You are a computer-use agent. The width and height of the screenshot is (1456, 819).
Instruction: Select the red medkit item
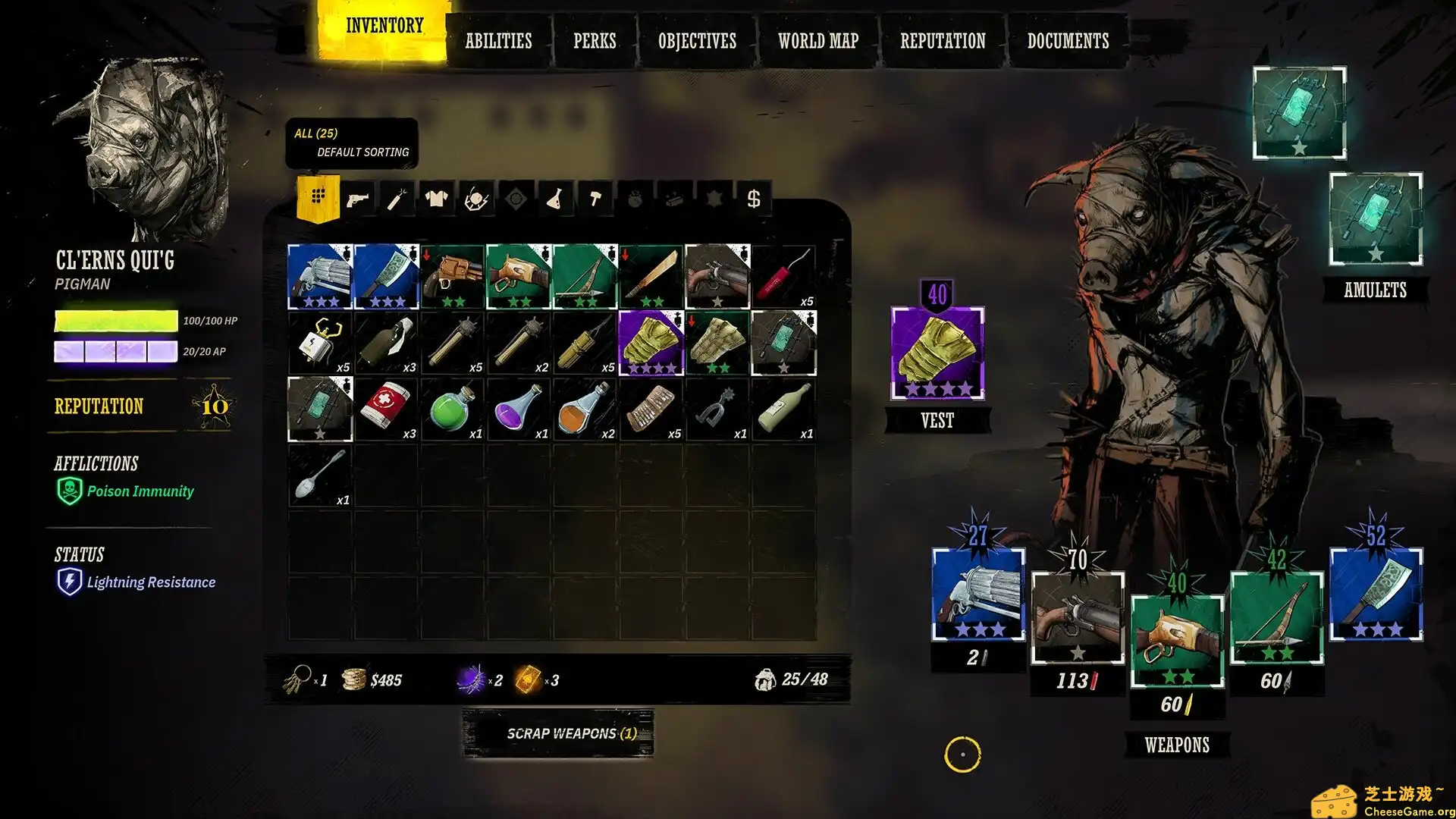386,409
